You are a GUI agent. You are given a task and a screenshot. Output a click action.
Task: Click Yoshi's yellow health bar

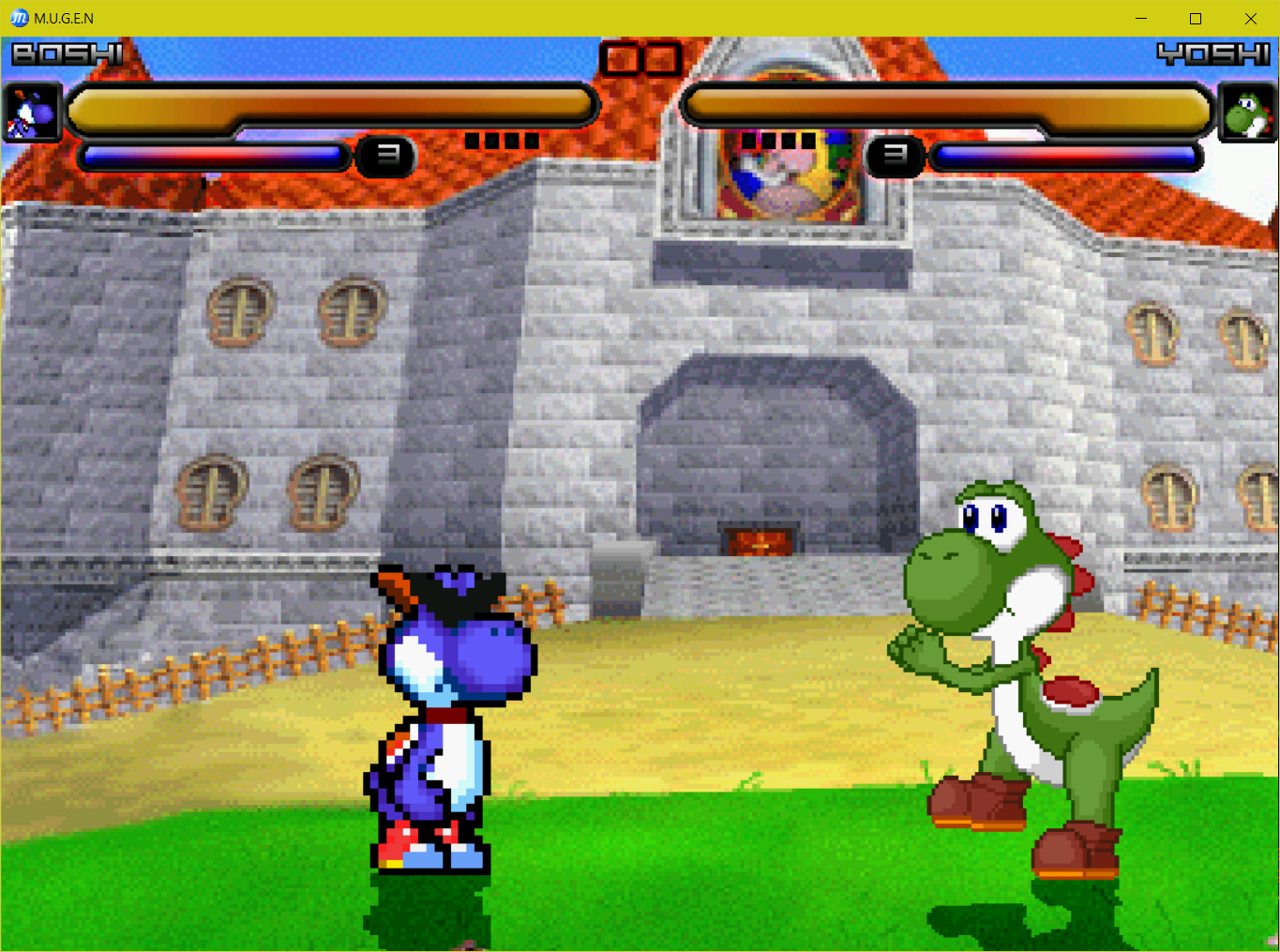tap(947, 105)
